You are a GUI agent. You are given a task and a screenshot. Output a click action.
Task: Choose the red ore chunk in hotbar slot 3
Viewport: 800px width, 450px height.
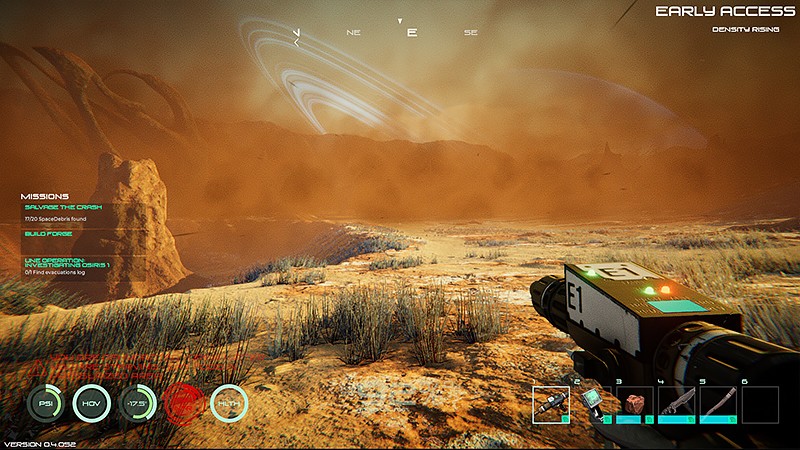pyautogui.click(x=634, y=405)
